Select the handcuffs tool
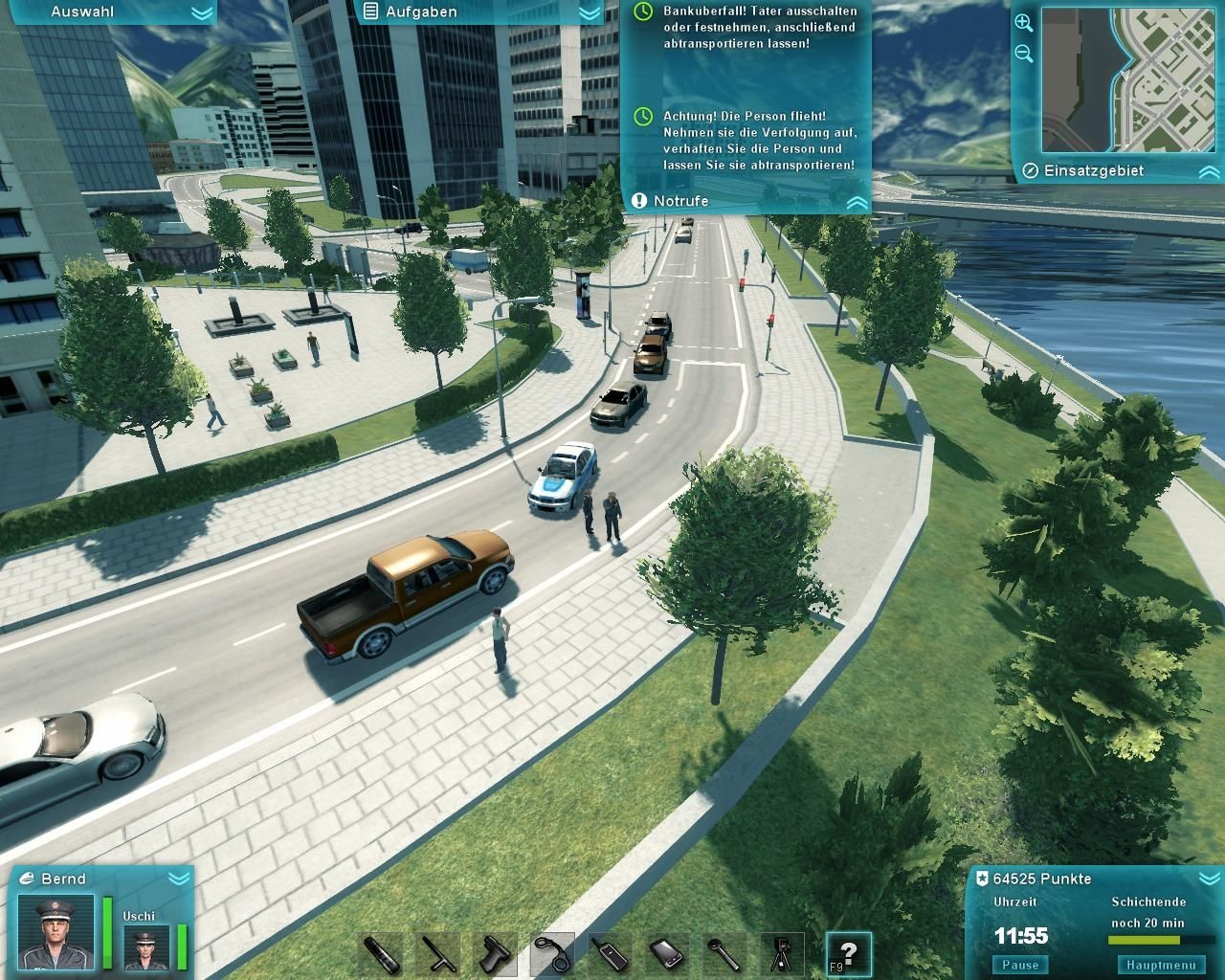This screenshot has width=1225, height=980. [x=552, y=954]
